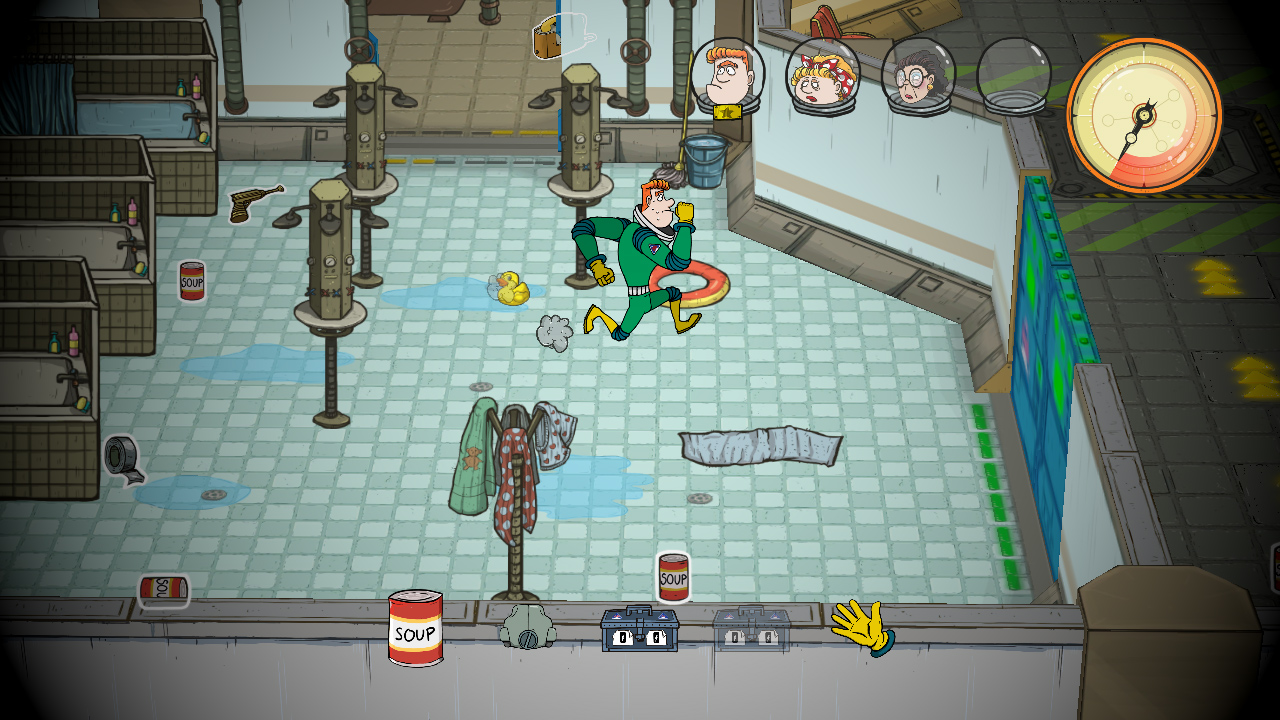Select the blonde crew member's portrait bubble
Viewport: 1280px width, 720px height.
click(820, 73)
